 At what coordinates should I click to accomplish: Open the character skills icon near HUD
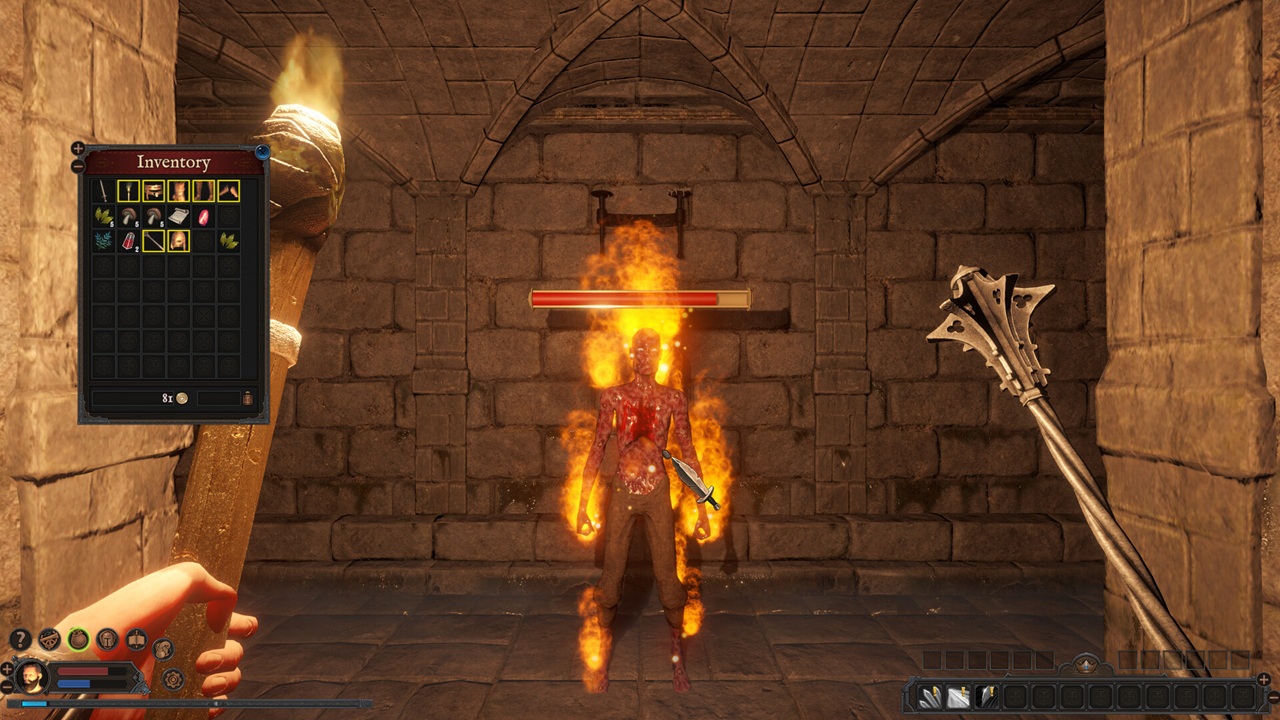click(163, 650)
